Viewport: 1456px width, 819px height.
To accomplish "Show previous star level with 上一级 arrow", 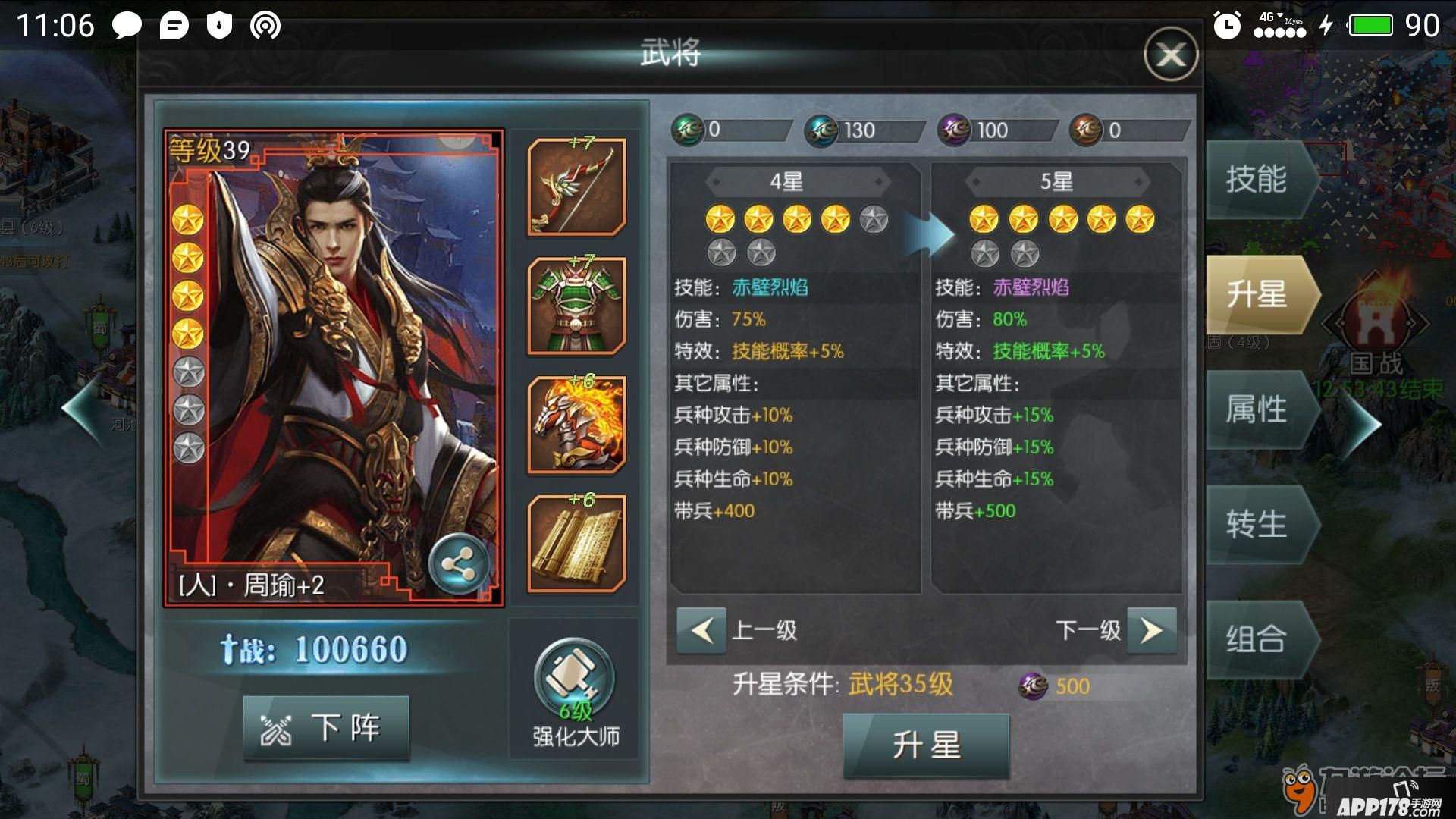I will point(701,630).
